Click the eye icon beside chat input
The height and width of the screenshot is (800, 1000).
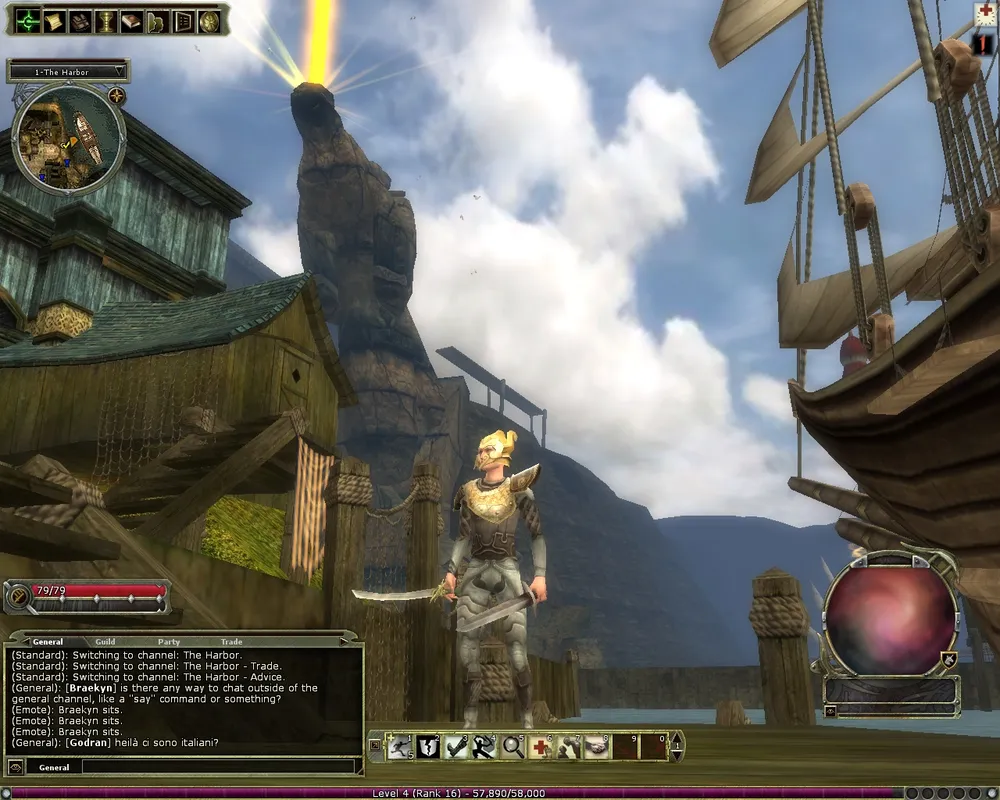tap(15, 767)
